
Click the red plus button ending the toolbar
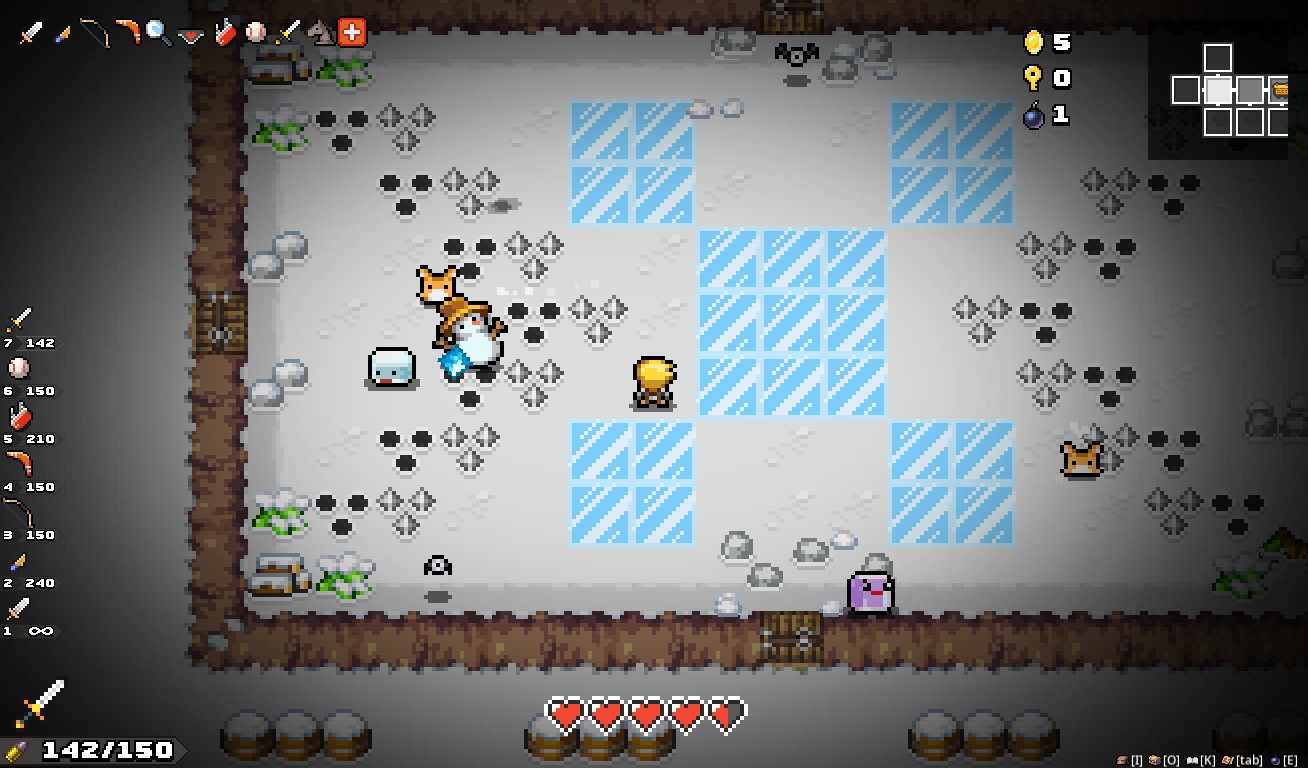(350, 31)
